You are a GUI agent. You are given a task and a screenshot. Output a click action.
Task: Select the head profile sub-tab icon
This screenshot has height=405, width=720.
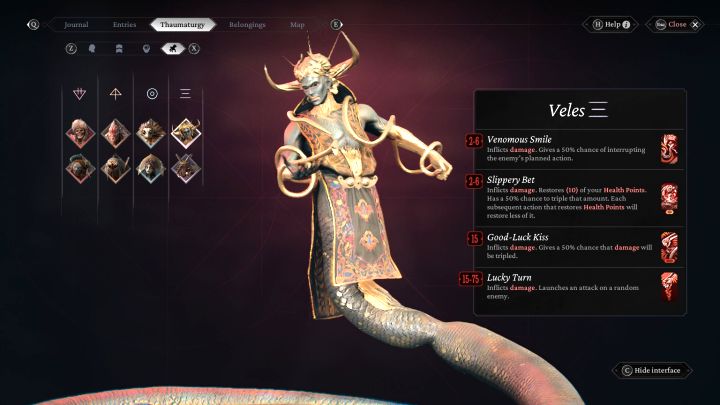pyautogui.click(x=93, y=47)
